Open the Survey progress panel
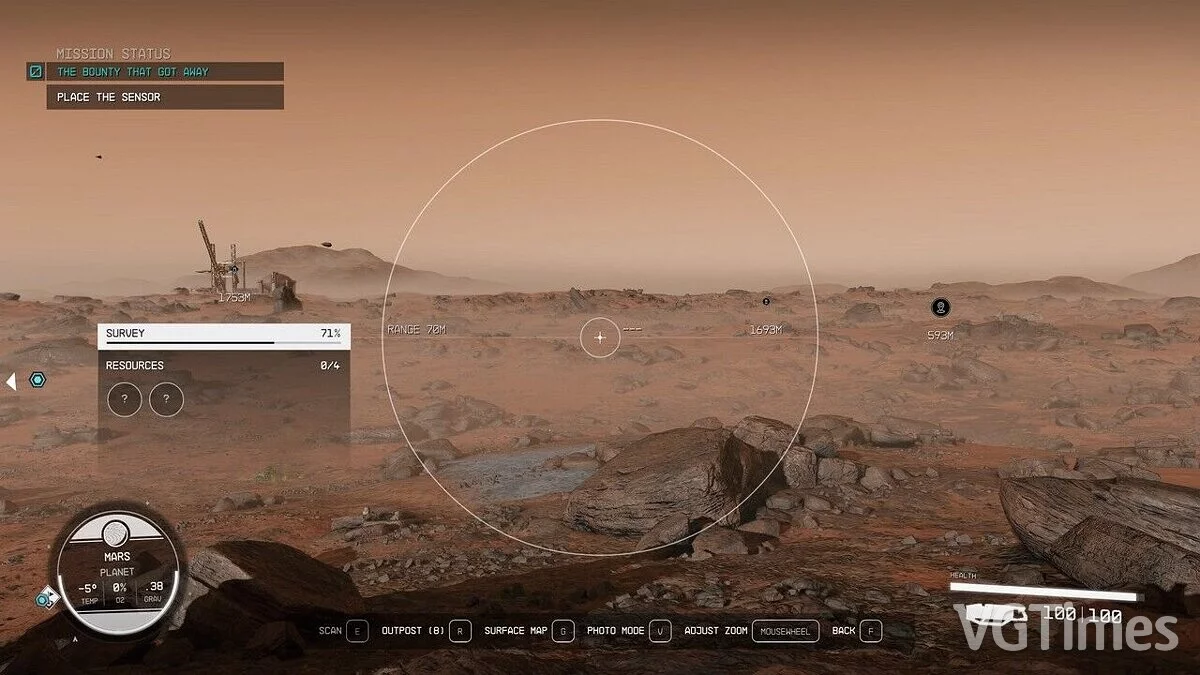This screenshot has height=675, width=1200. coord(223,334)
